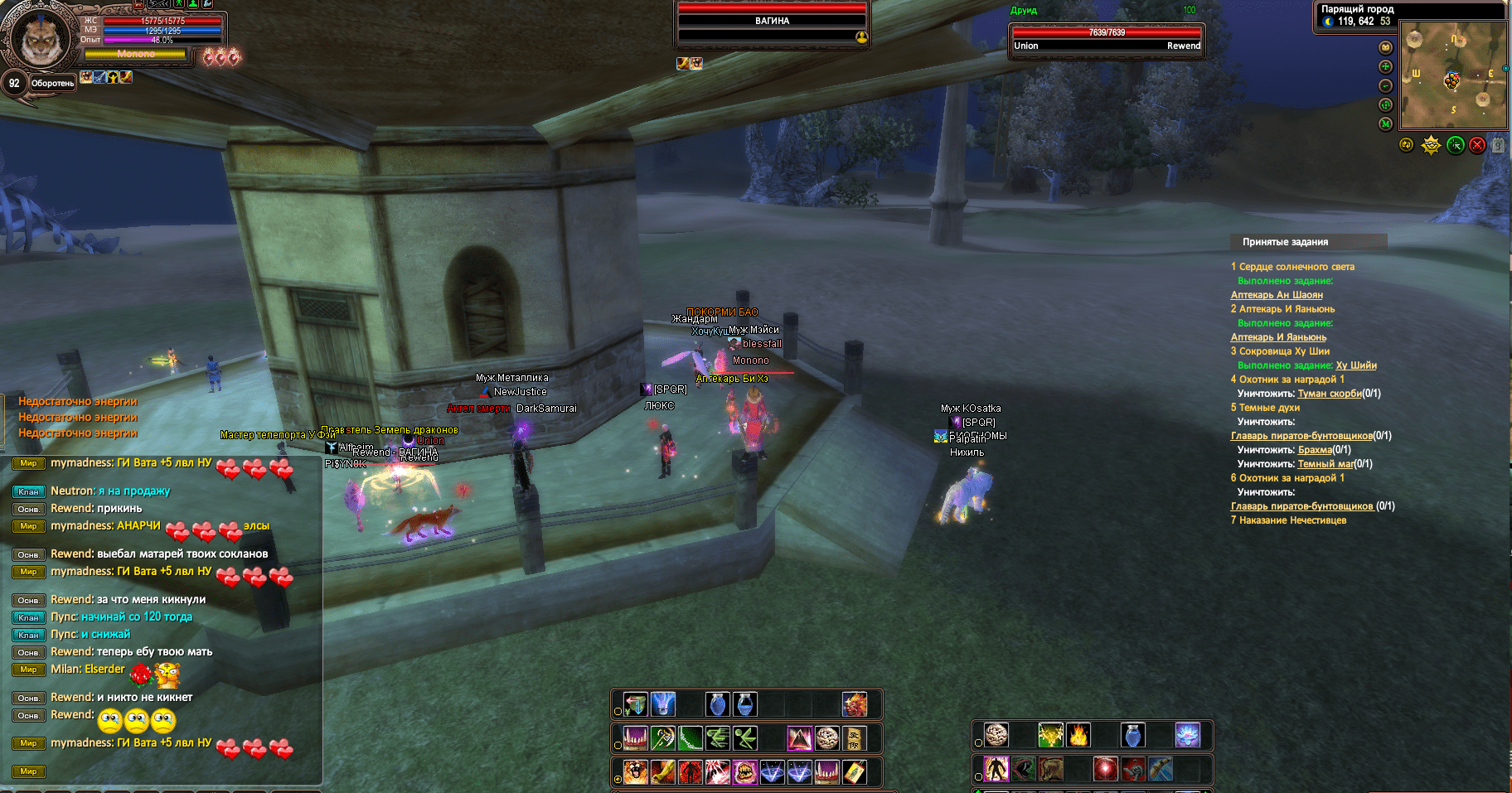Open the calendar icon below the minimap
This screenshot has height=793, width=1512.
pyautogui.click(x=1498, y=146)
